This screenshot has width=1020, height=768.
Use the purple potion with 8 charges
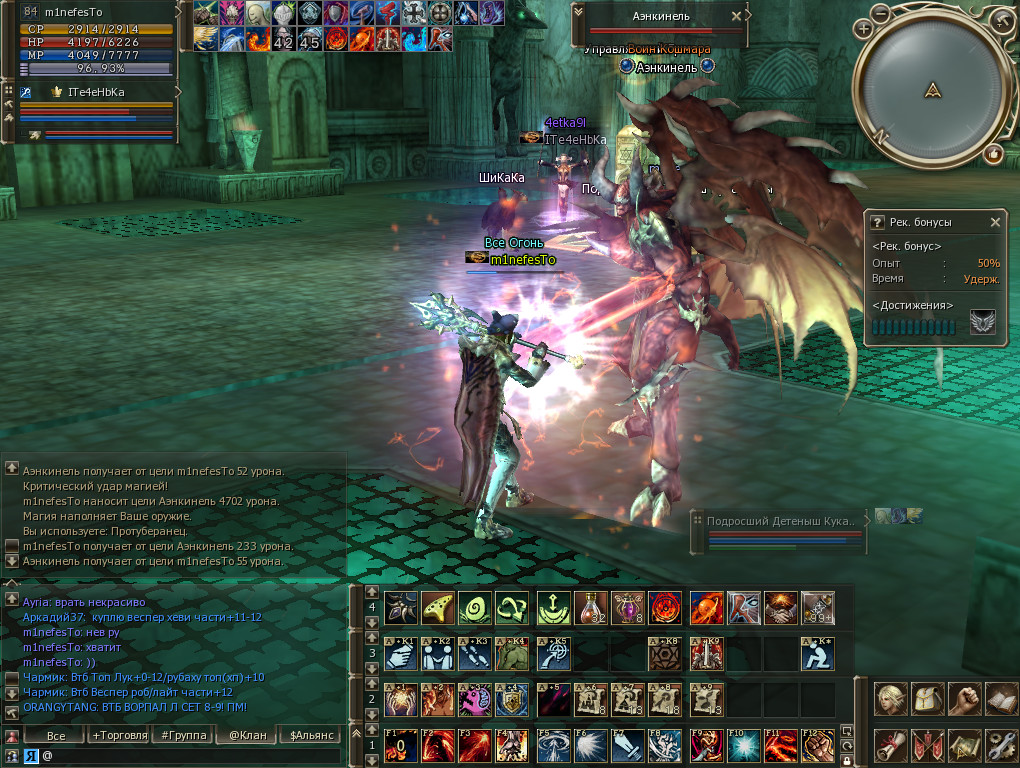(x=627, y=607)
